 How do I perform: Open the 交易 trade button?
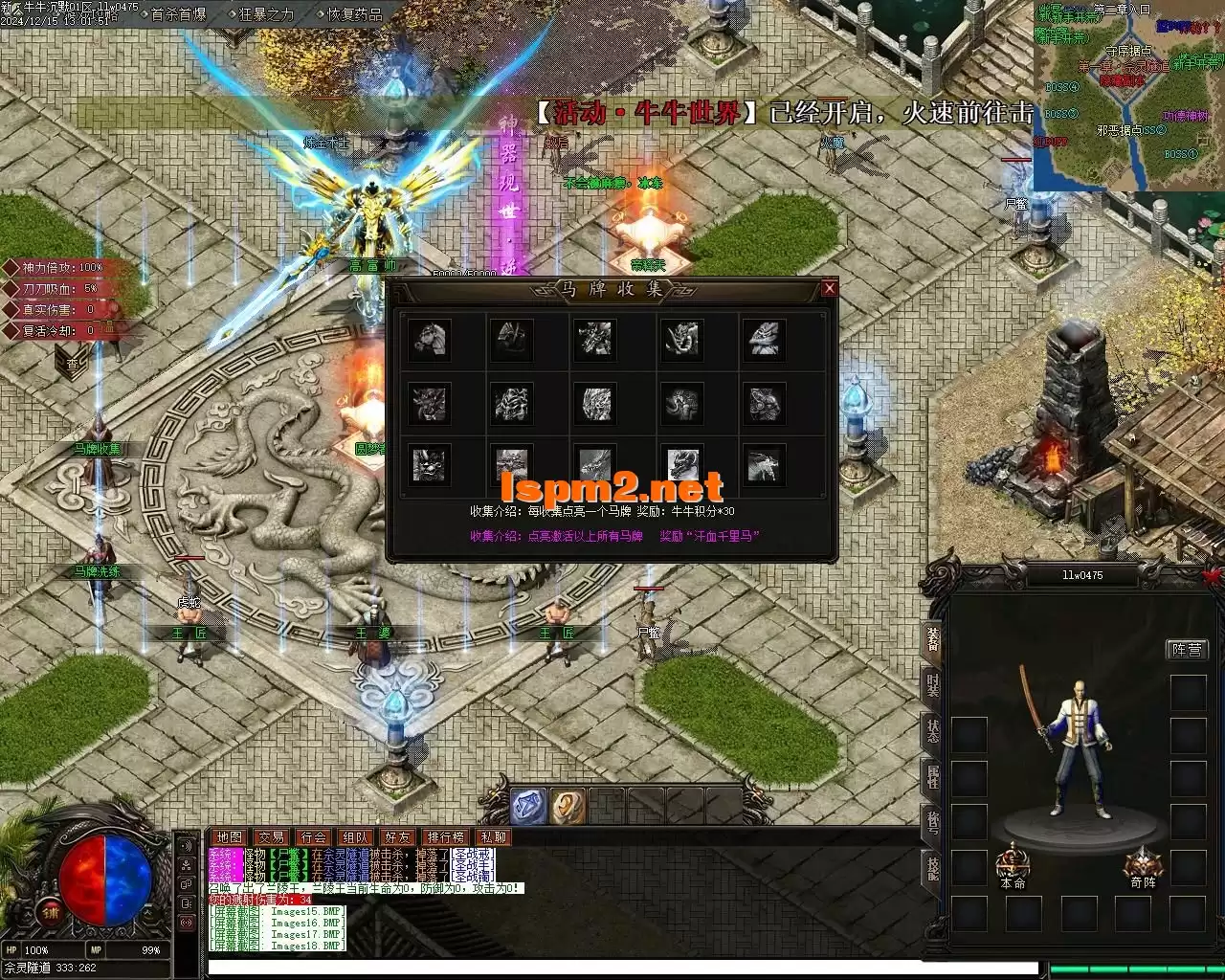point(271,837)
